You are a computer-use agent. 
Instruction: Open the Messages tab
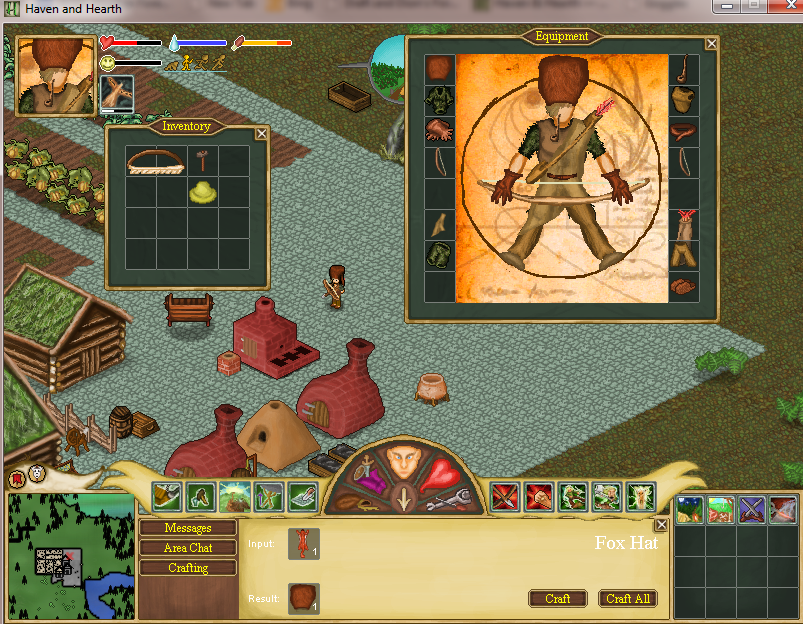tap(188, 528)
